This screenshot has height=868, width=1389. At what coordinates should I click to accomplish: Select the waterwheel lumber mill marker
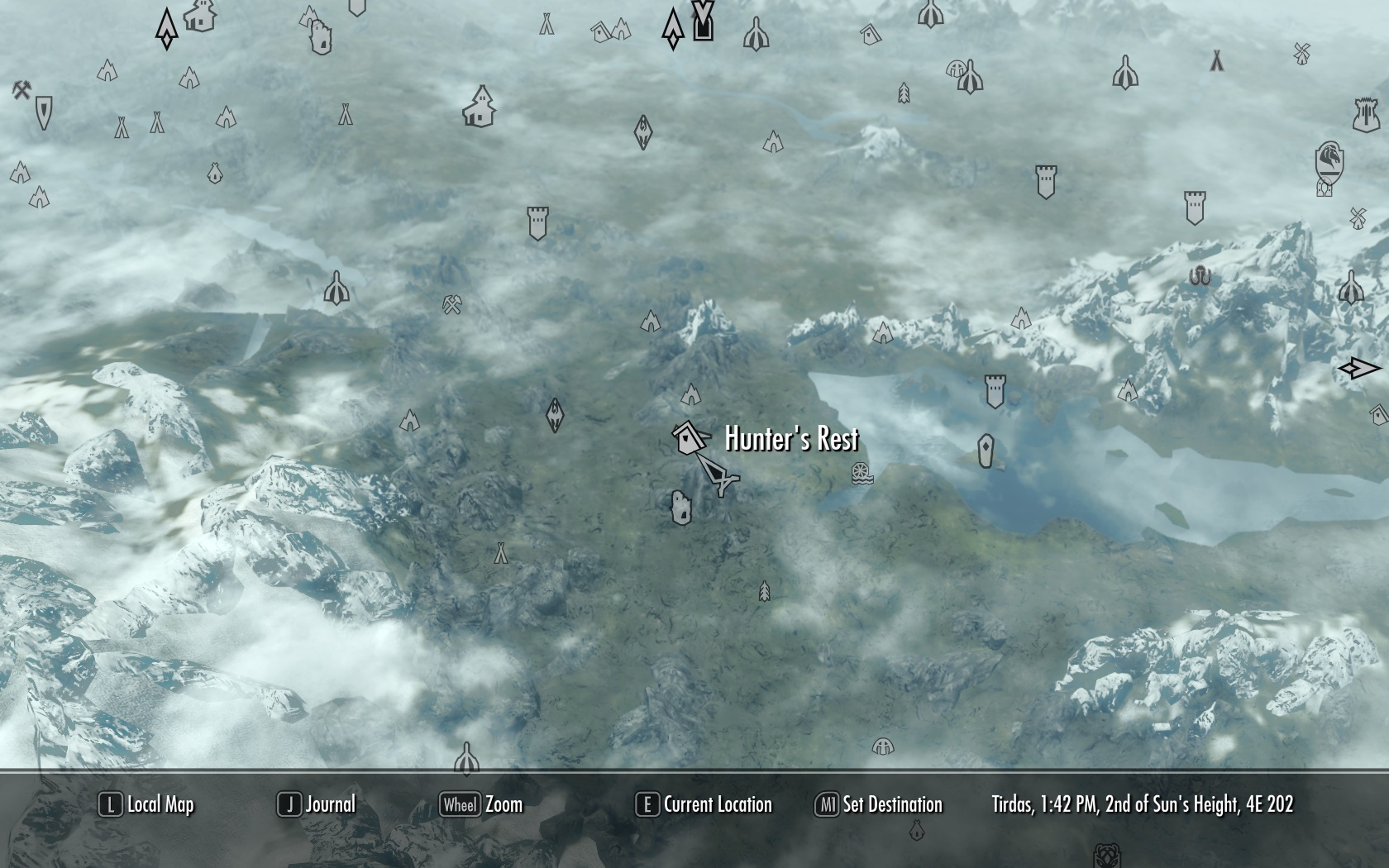pos(862,474)
